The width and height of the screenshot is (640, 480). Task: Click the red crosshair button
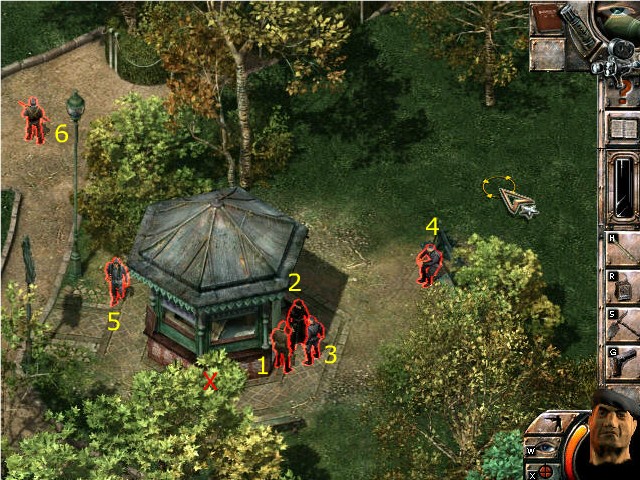pyautogui.click(x=545, y=470)
